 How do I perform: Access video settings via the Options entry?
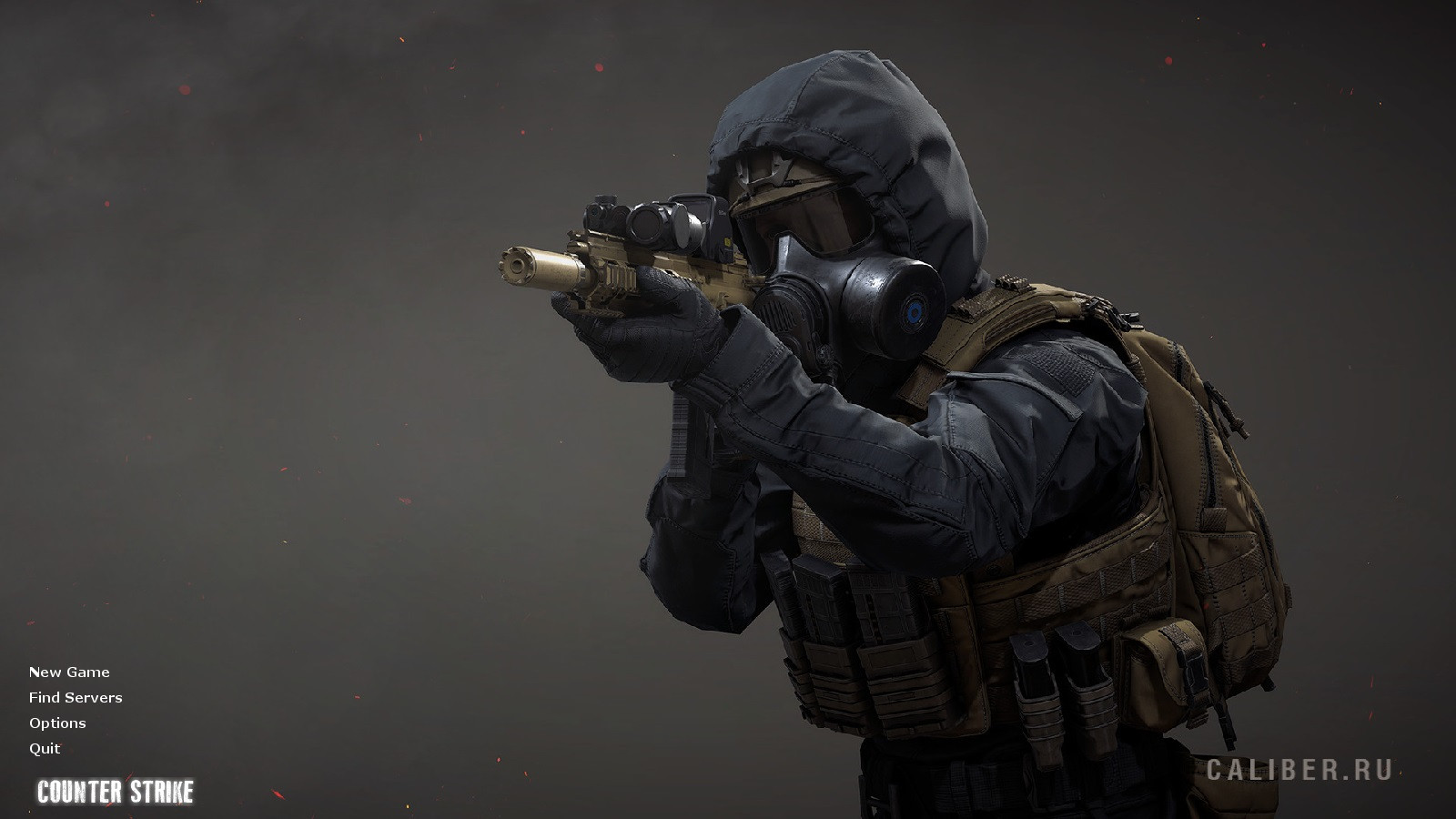[56, 723]
